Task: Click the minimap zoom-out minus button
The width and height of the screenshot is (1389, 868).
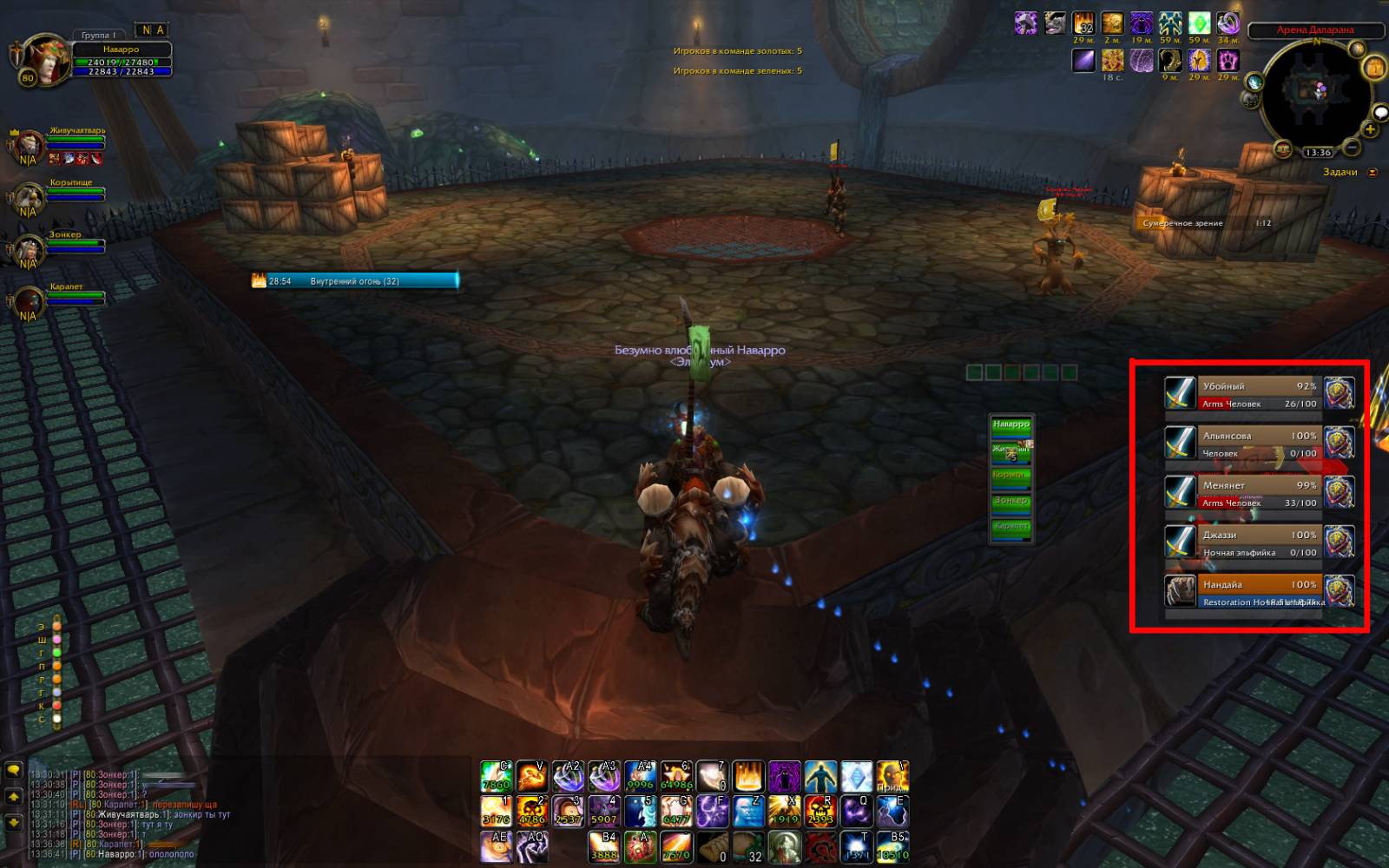Action: point(1353,148)
